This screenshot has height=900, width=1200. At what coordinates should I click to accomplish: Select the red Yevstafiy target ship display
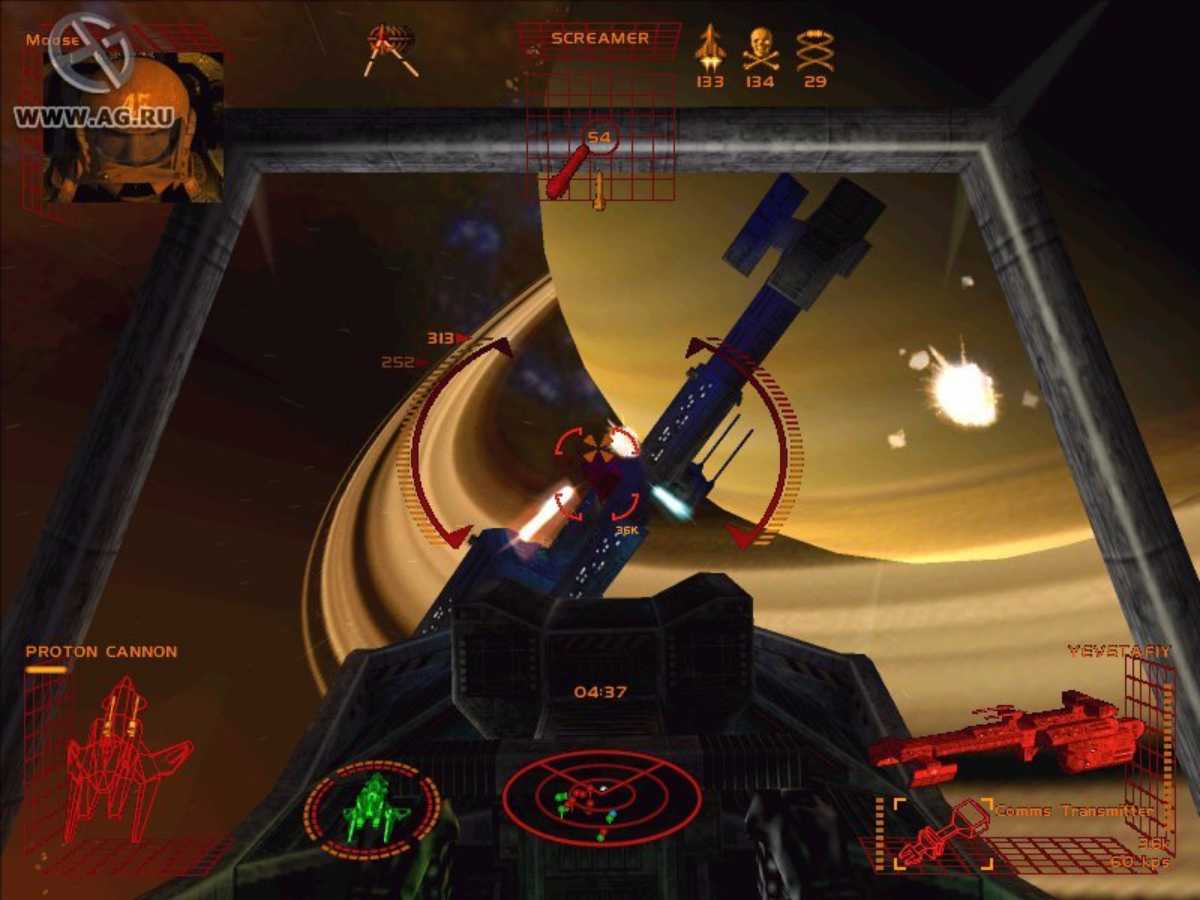[1005, 731]
